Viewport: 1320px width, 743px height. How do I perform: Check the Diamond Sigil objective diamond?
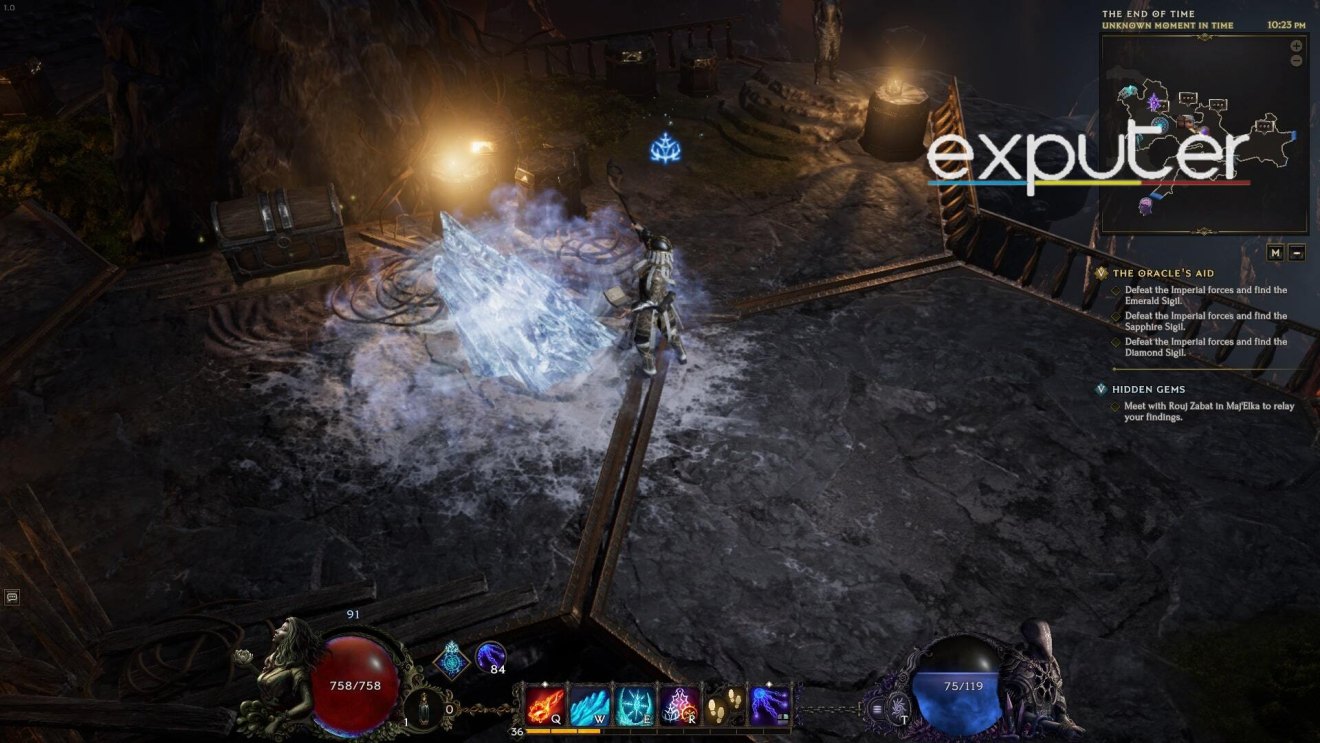tap(1116, 341)
